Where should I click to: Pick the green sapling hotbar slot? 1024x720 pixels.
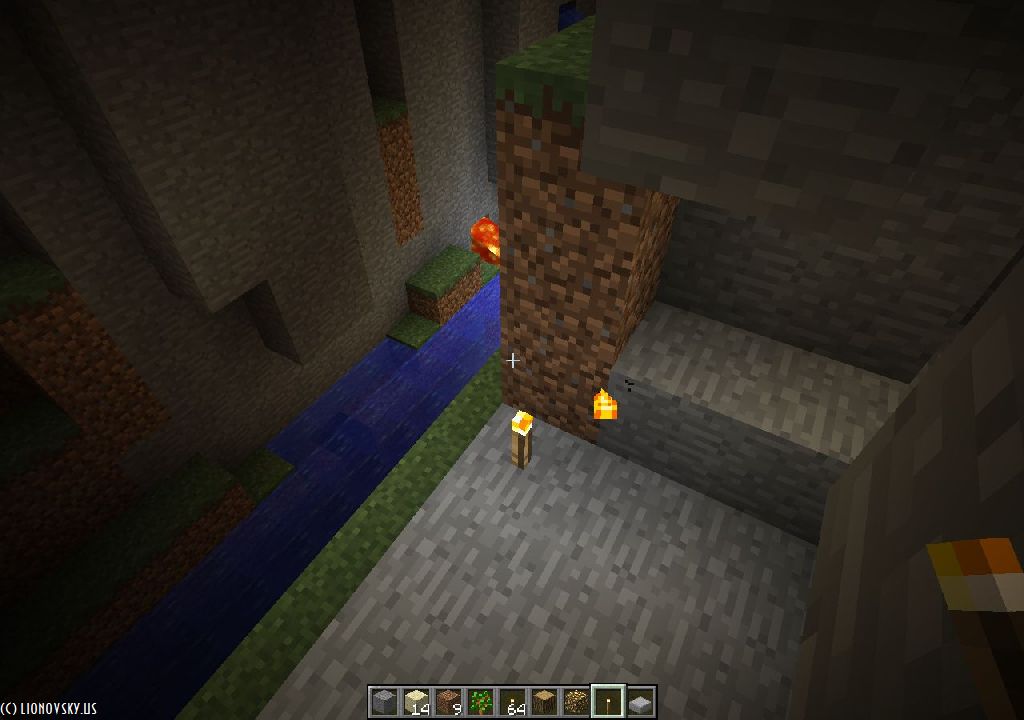pos(479,702)
